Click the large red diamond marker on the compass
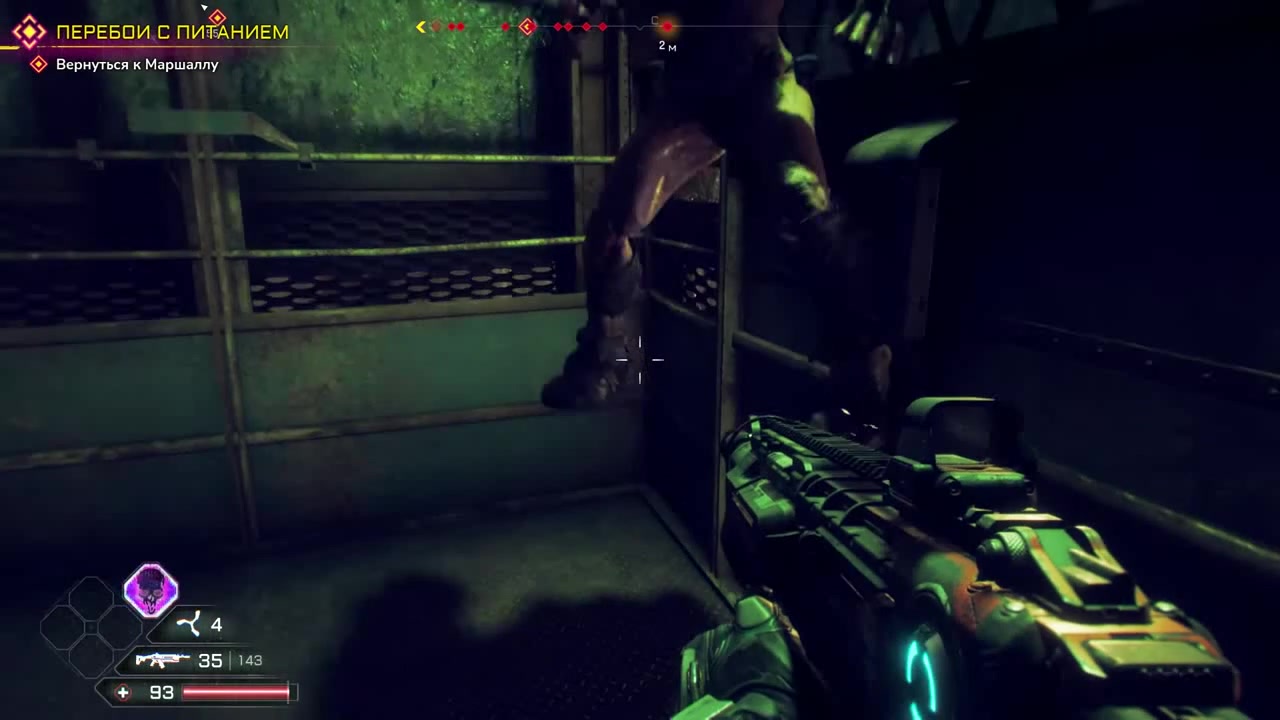The image size is (1280, 720). point(527,27)
